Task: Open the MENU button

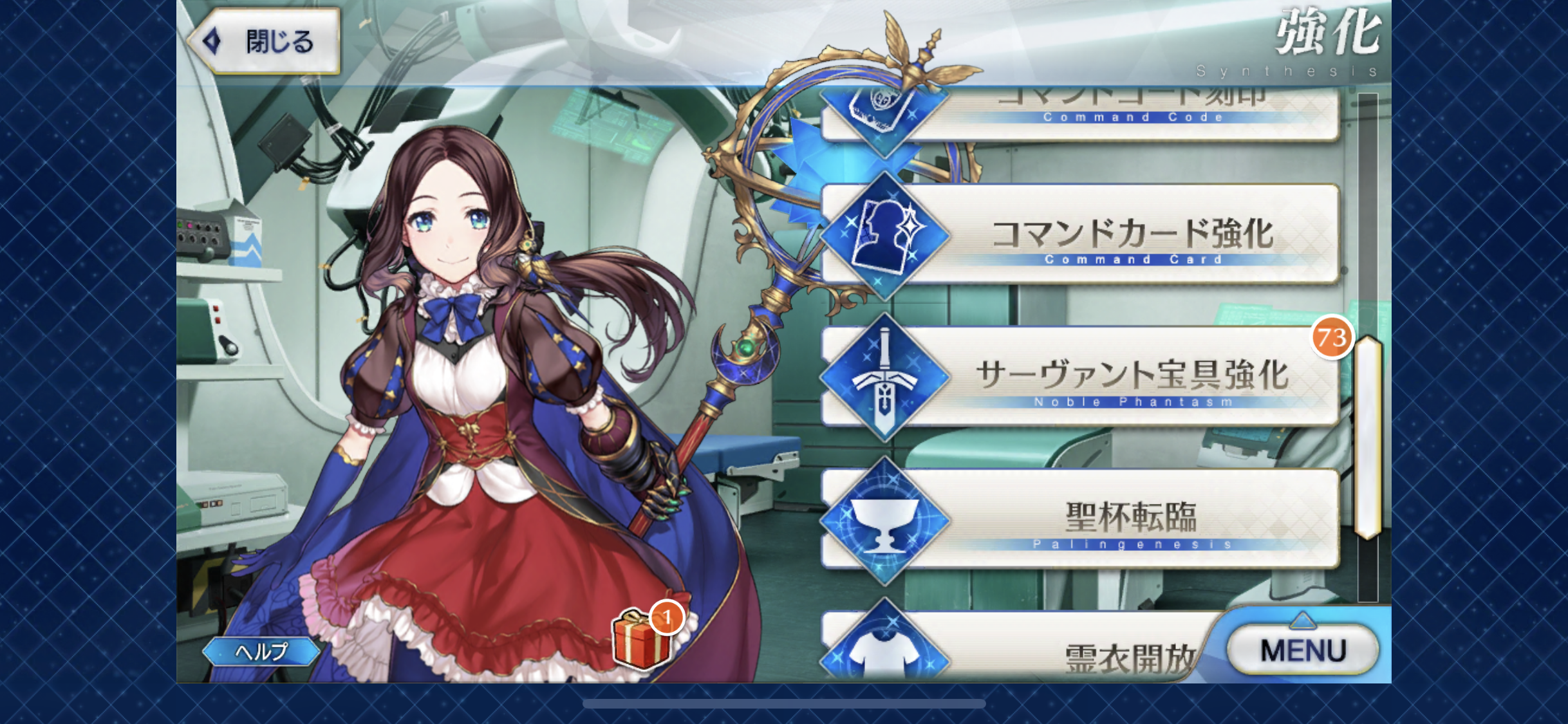Action: (1303, 650)
